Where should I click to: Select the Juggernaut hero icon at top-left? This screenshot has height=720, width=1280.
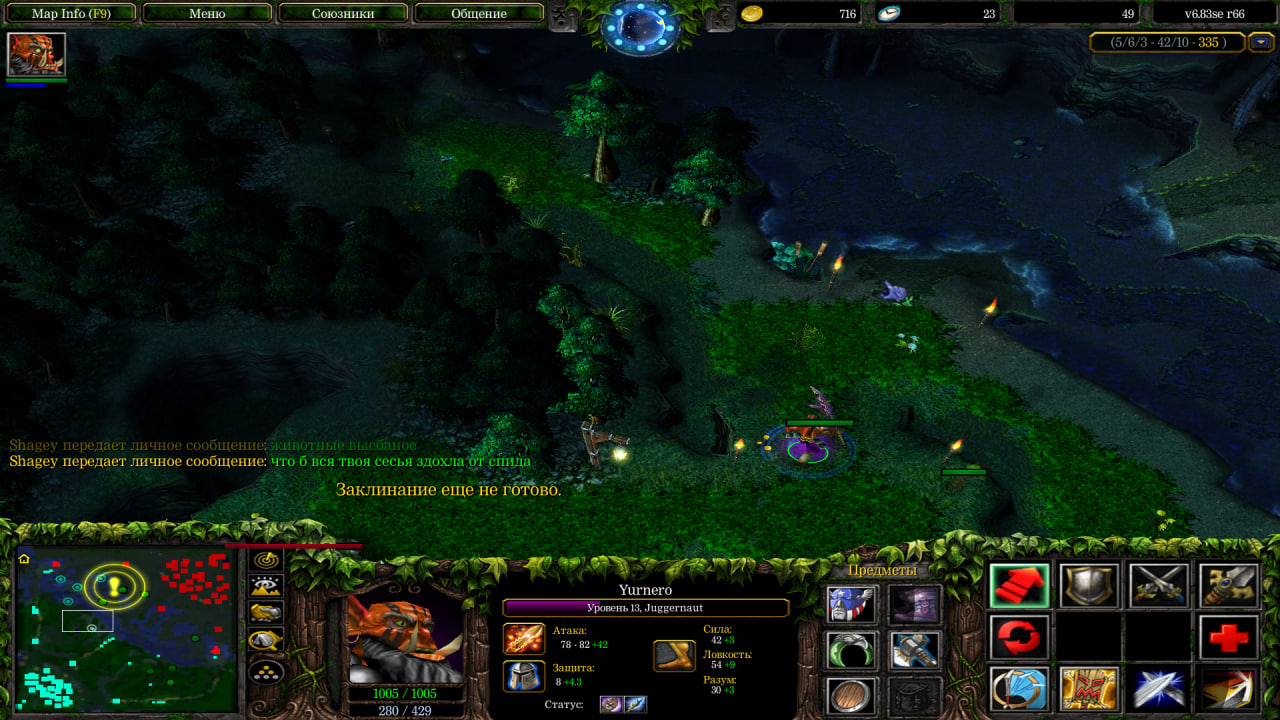[37, 54]
